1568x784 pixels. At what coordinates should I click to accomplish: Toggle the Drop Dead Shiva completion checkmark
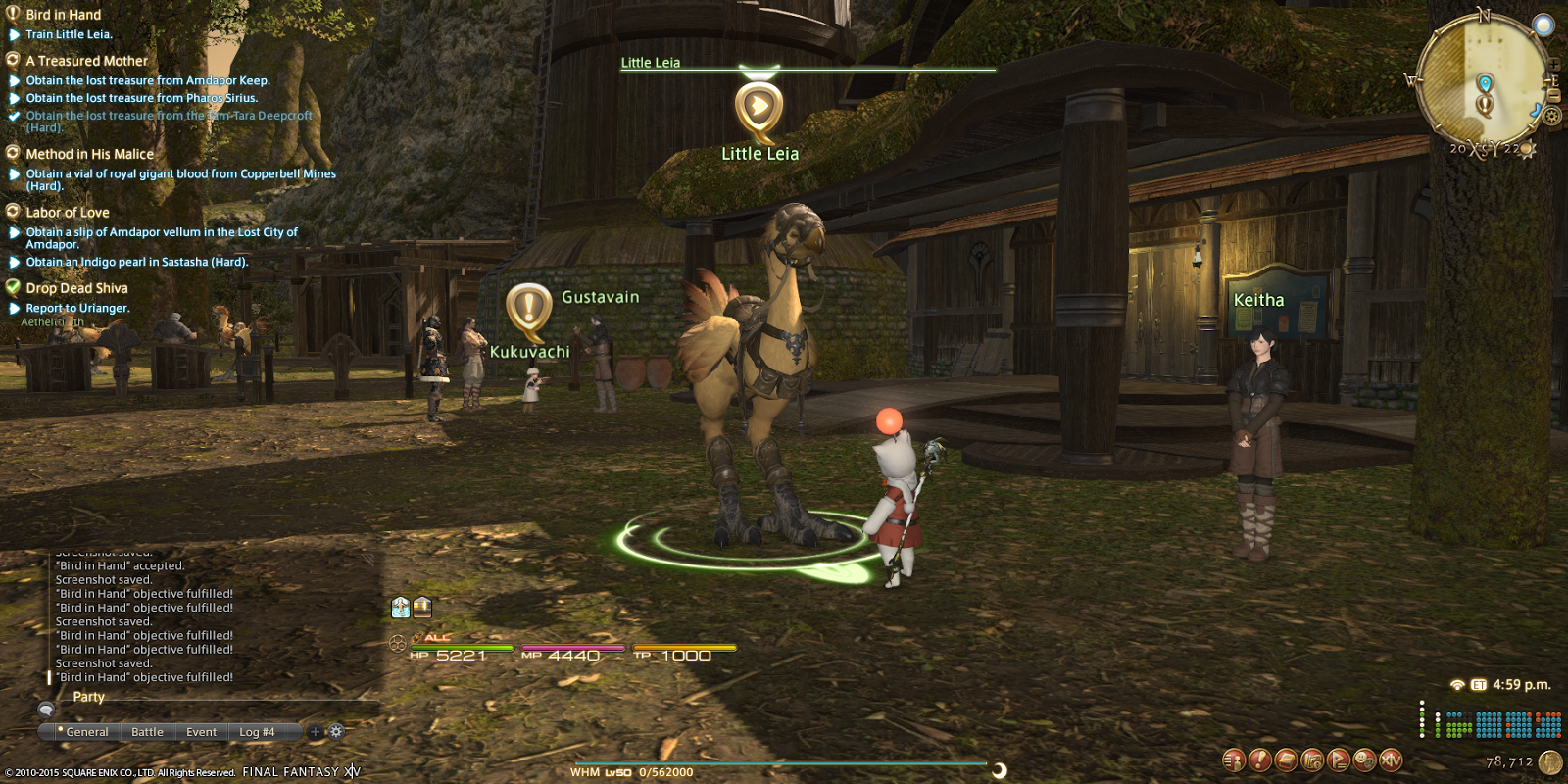(13, 288)
